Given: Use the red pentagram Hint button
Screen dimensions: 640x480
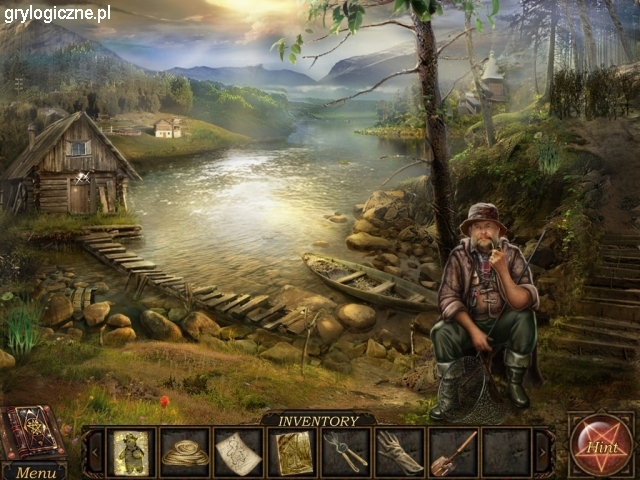Looking at the screenshot, I should (x=601, y=446).
